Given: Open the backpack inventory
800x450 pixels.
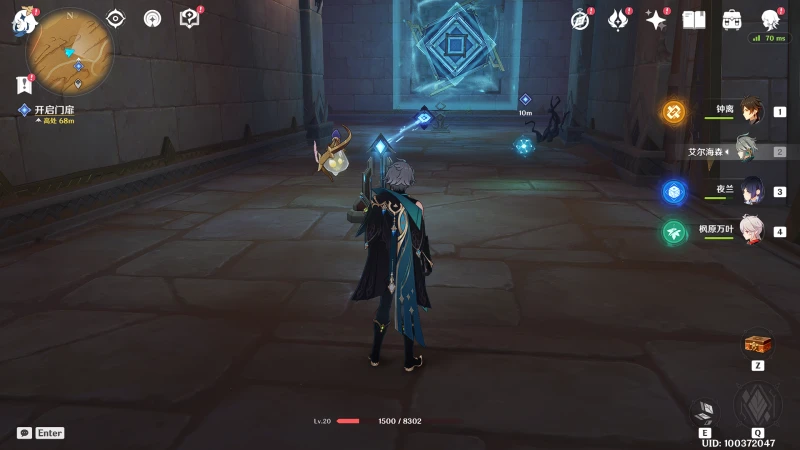Looking at the screenshot, I should [732, 19].
